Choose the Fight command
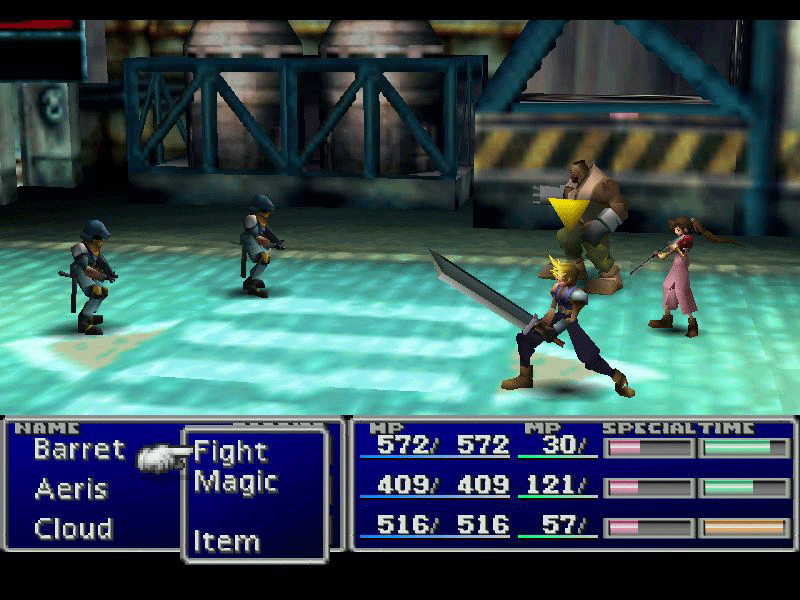Viewport: 800px width, 600px height. 230,452
